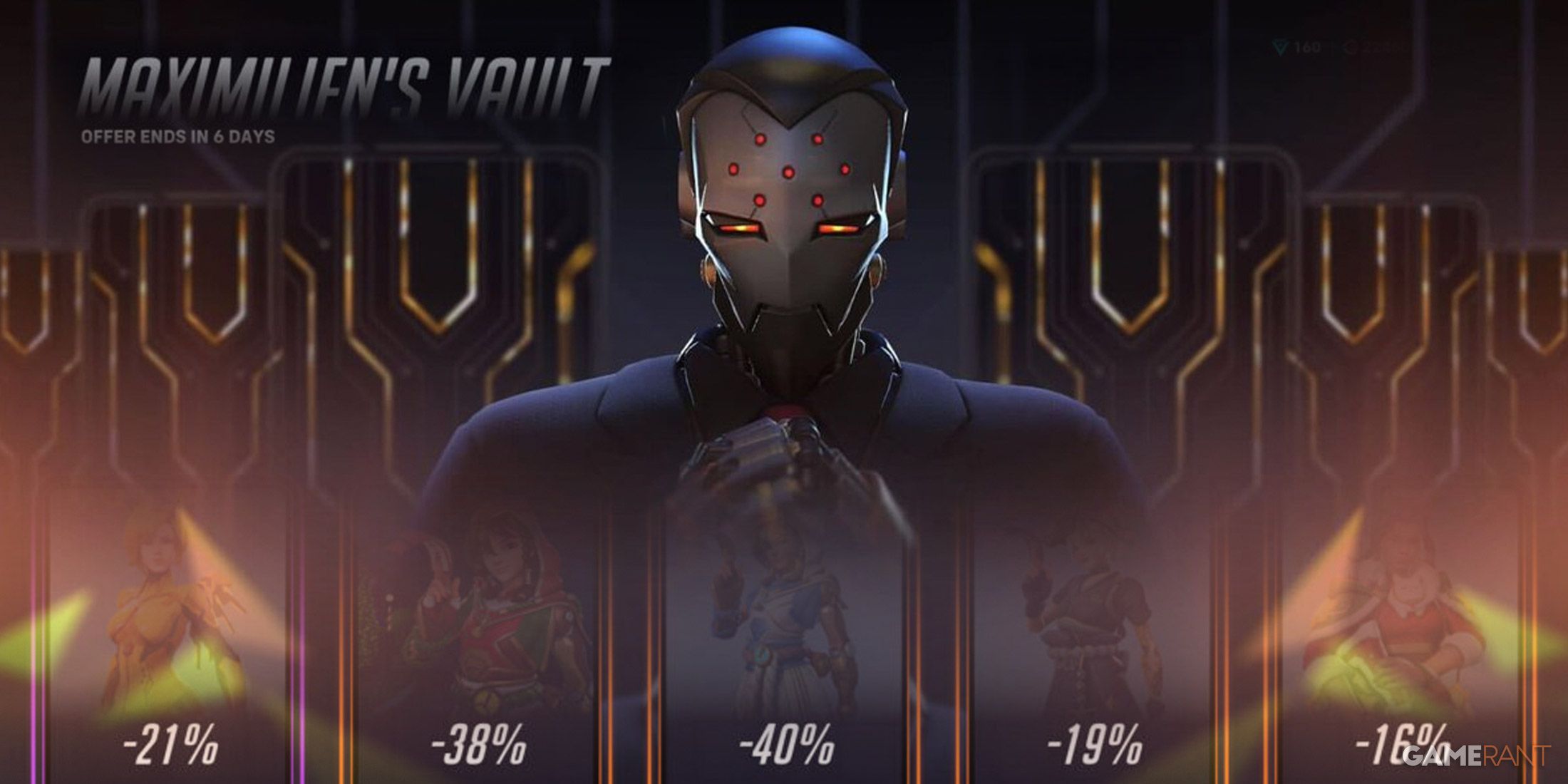This screenshot has width=1568, height=784.
Task: Click the Overwatch Coins currency icon
Action: coord(1279,47)
